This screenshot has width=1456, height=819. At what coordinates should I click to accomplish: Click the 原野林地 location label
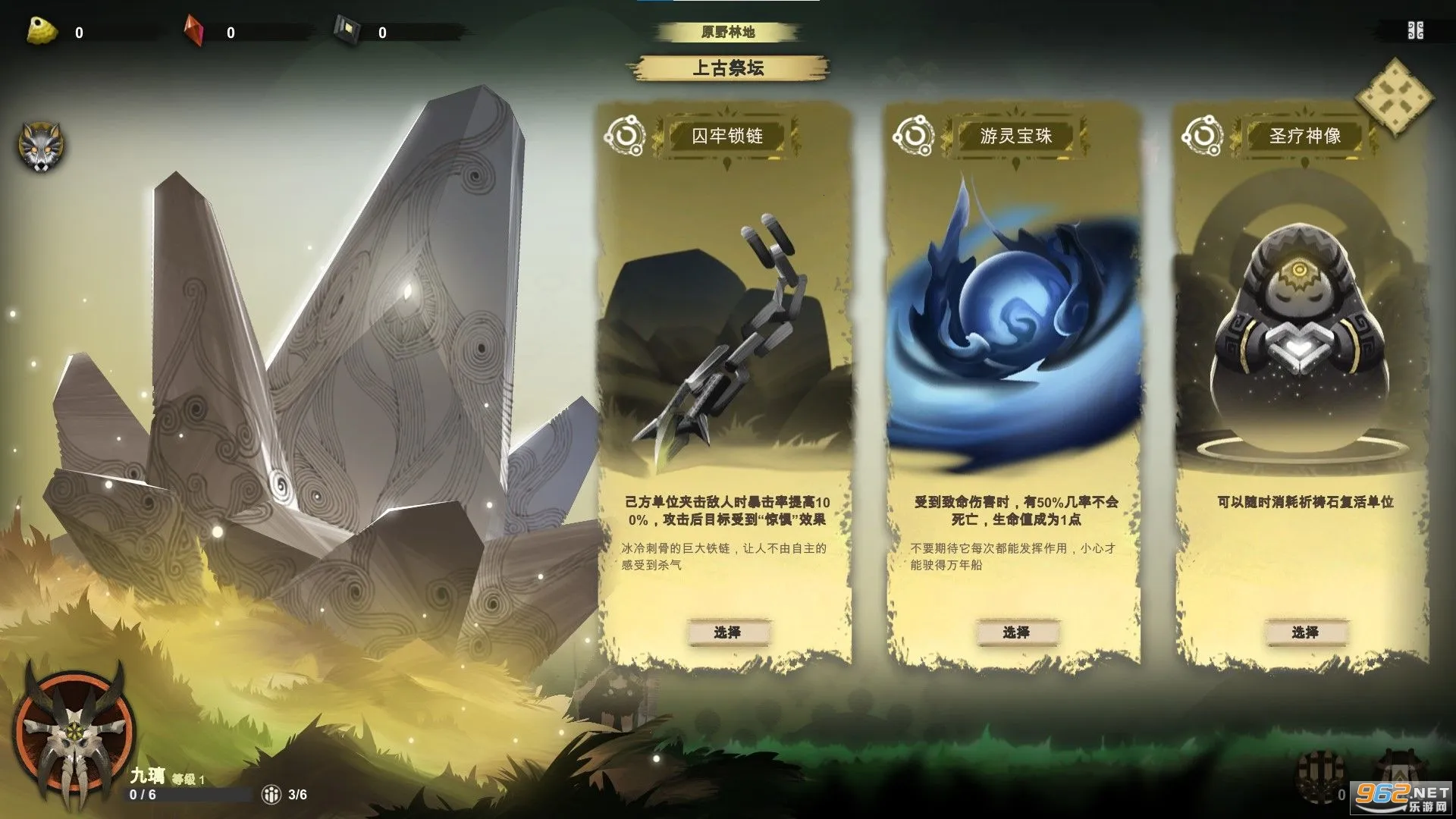729,31
